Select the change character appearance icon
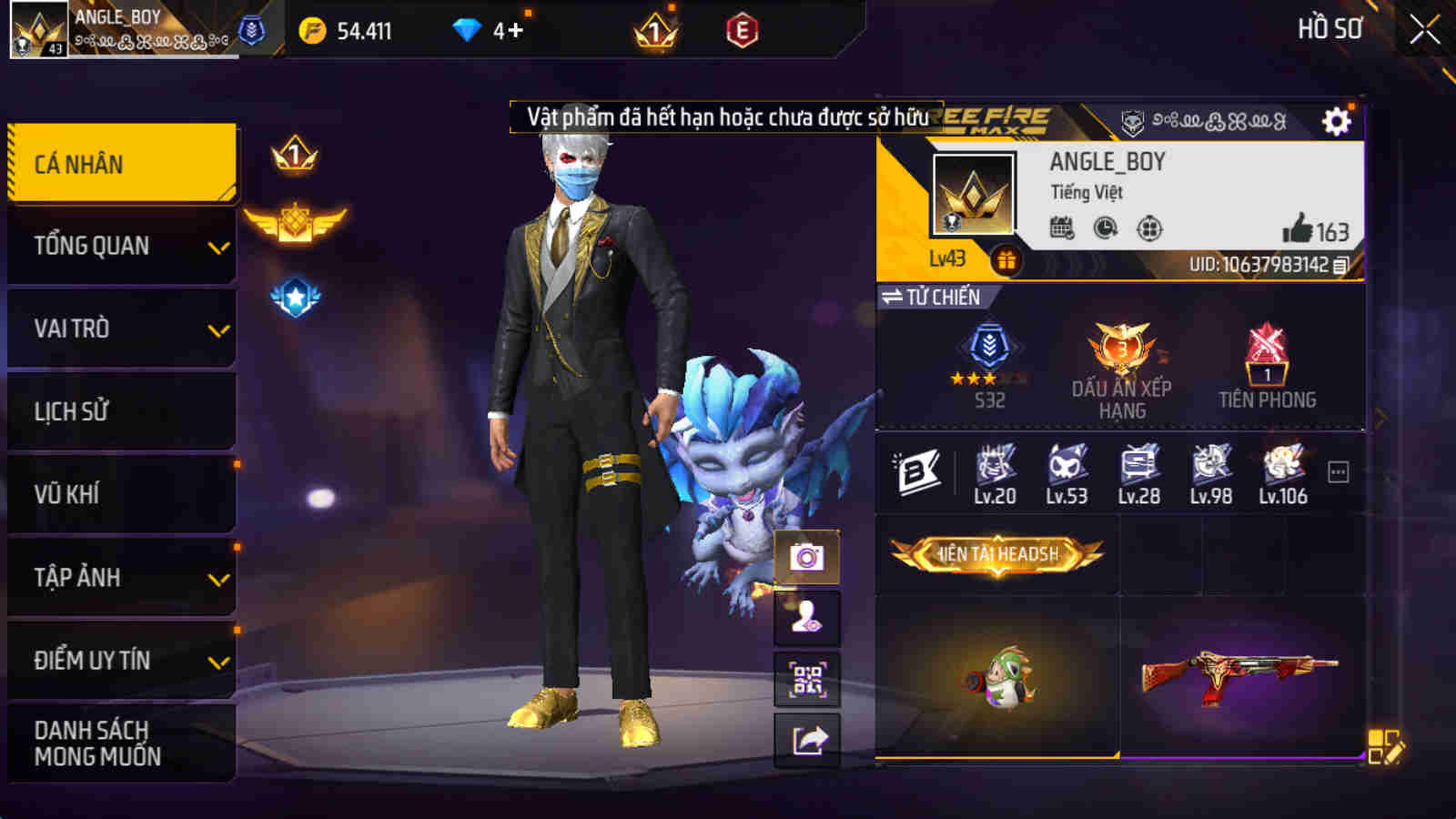Image resolution: width=1456 pixels, height=819 pixels. (806, 619)
